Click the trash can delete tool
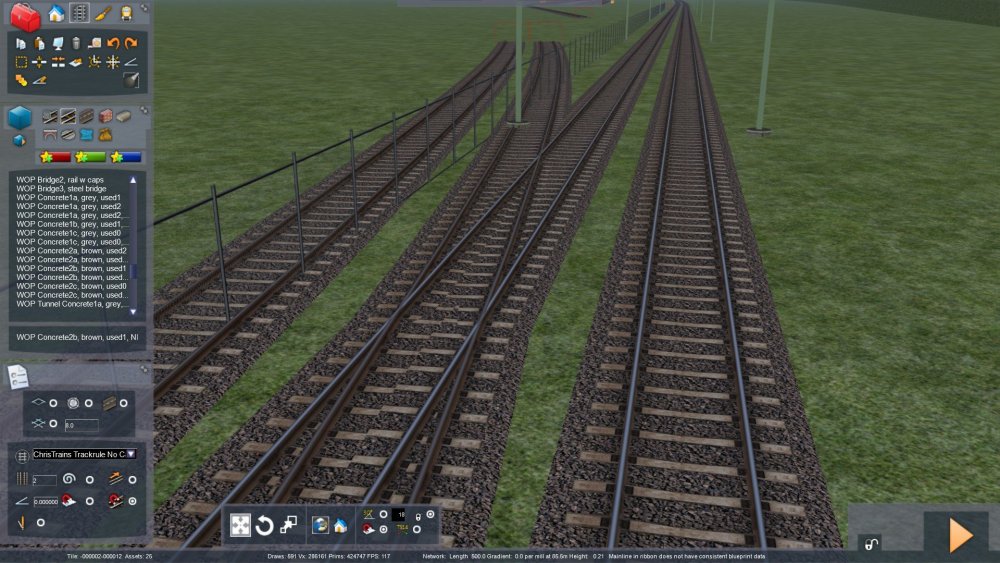The width and height of the screenshot is (1000, 563). pos(75,43)
